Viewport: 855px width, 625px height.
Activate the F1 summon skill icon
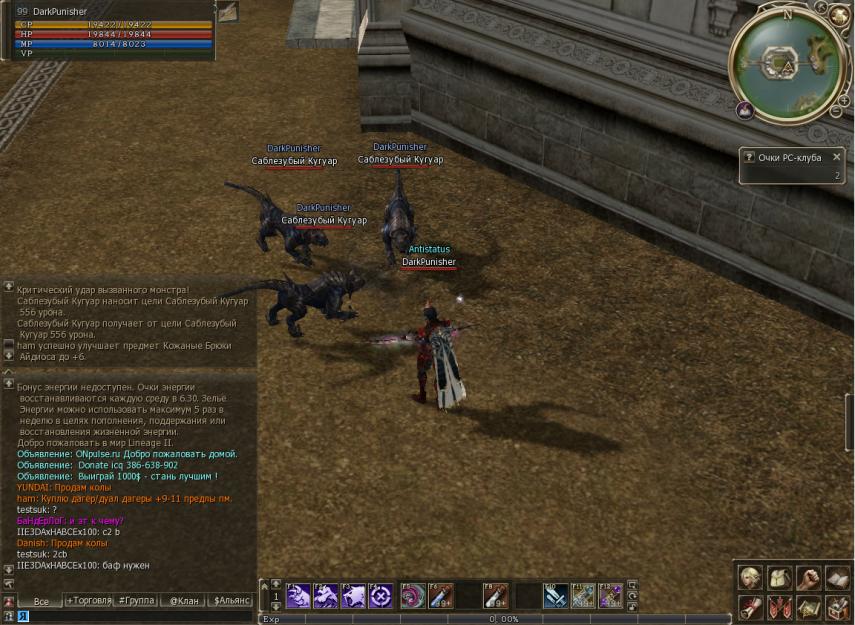point(298,596)
